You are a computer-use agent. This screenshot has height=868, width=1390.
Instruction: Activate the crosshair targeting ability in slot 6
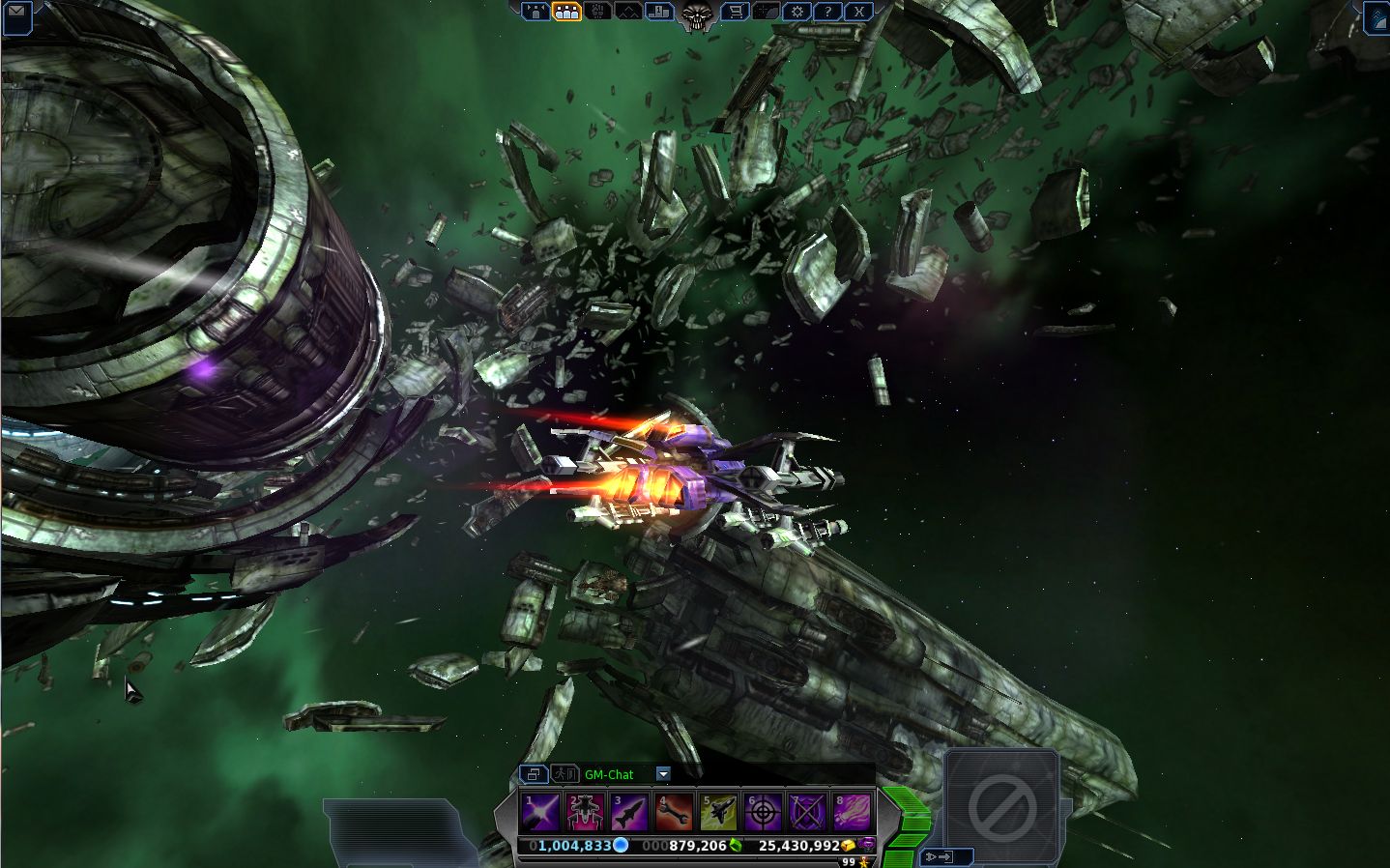(x=763, y=812)
